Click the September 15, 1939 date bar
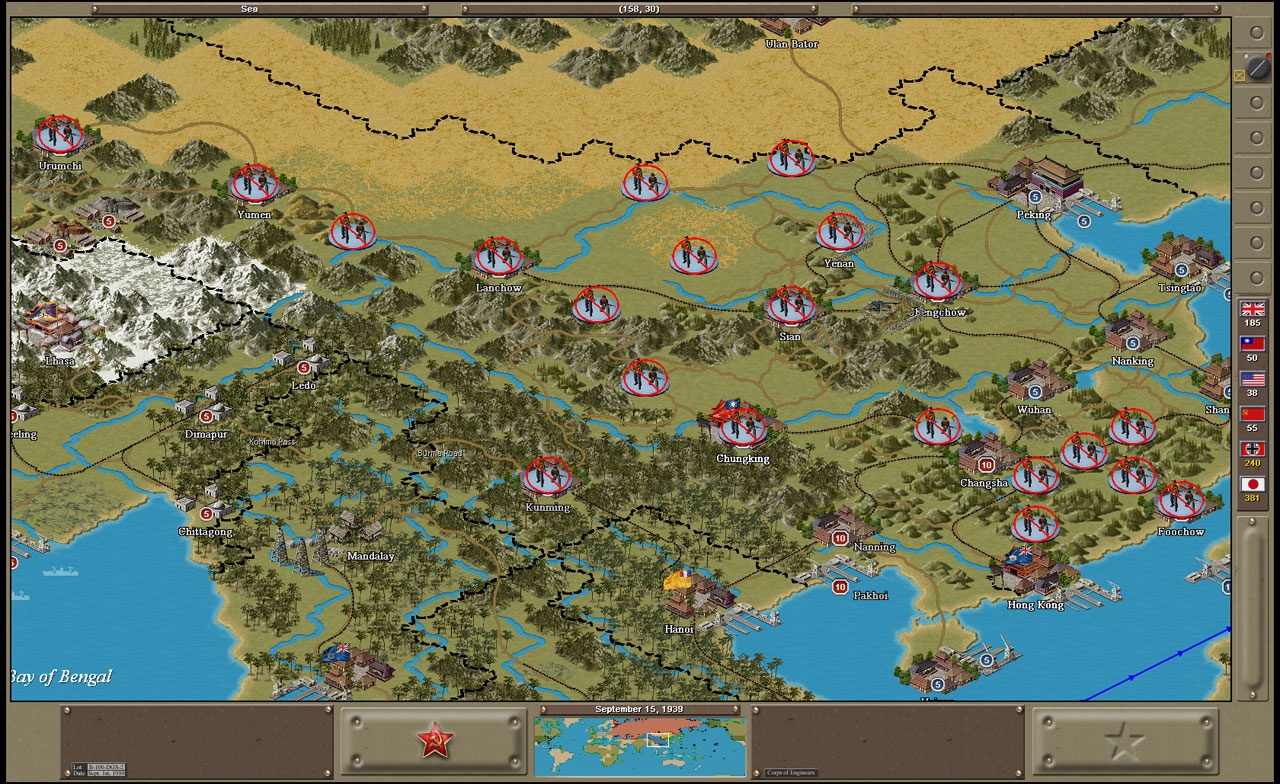1280x784 pixels. pyautogui.click(x=640, y=708)
